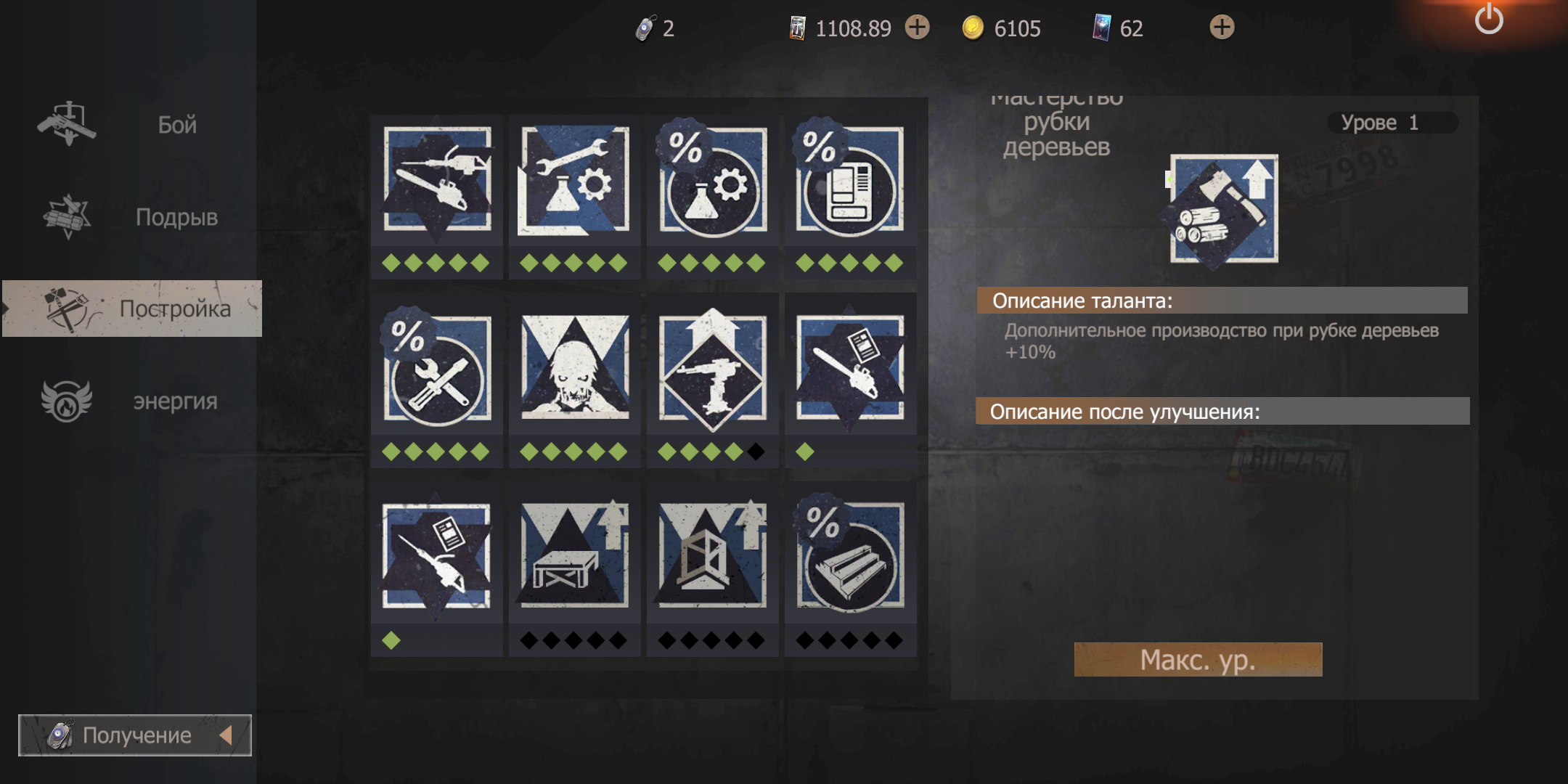The image size is (1568, 784).
Task: Show the энергия talent tab
Action: (x=131, y=401)
